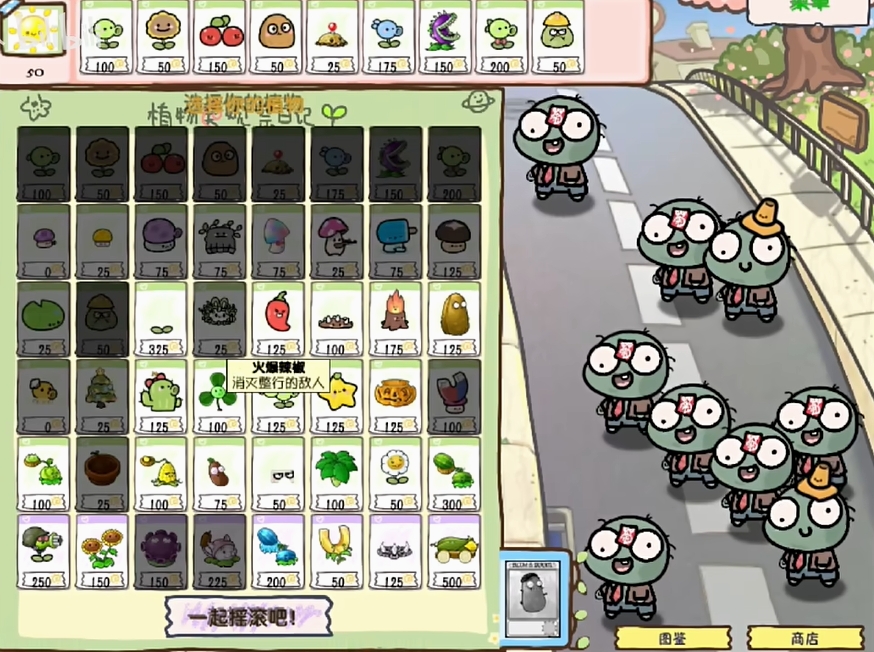The image size is (874, 652).
Task: Choose the Jalapeno seed card
Action: 277,318
